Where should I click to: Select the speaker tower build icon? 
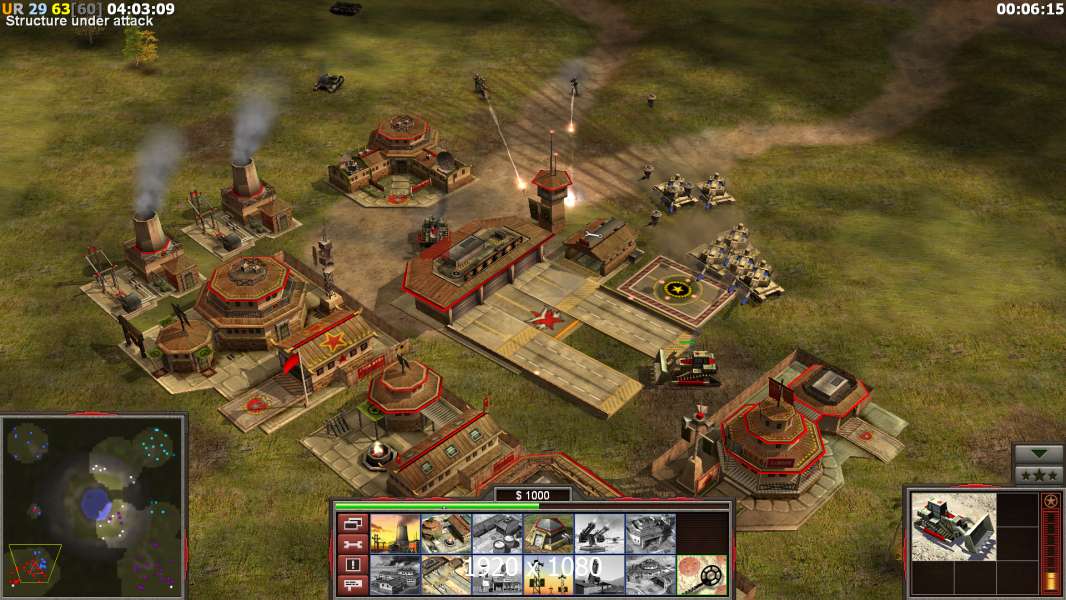[548, 574]
